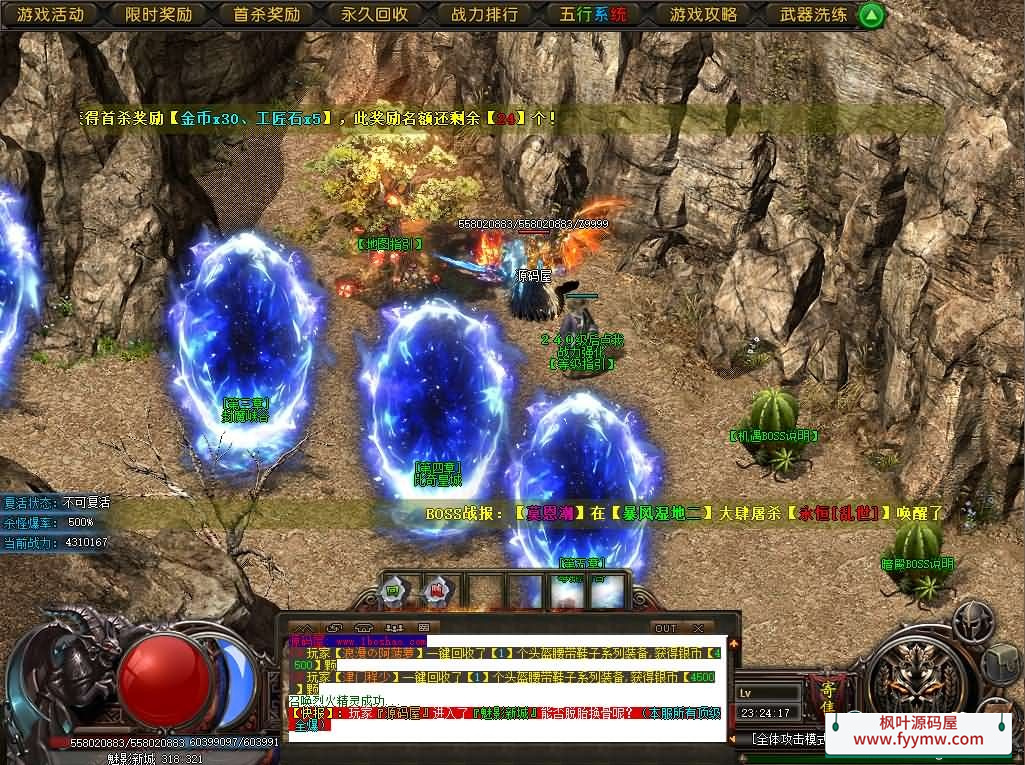Open the 五行系统 five elements system

[594, 15]
